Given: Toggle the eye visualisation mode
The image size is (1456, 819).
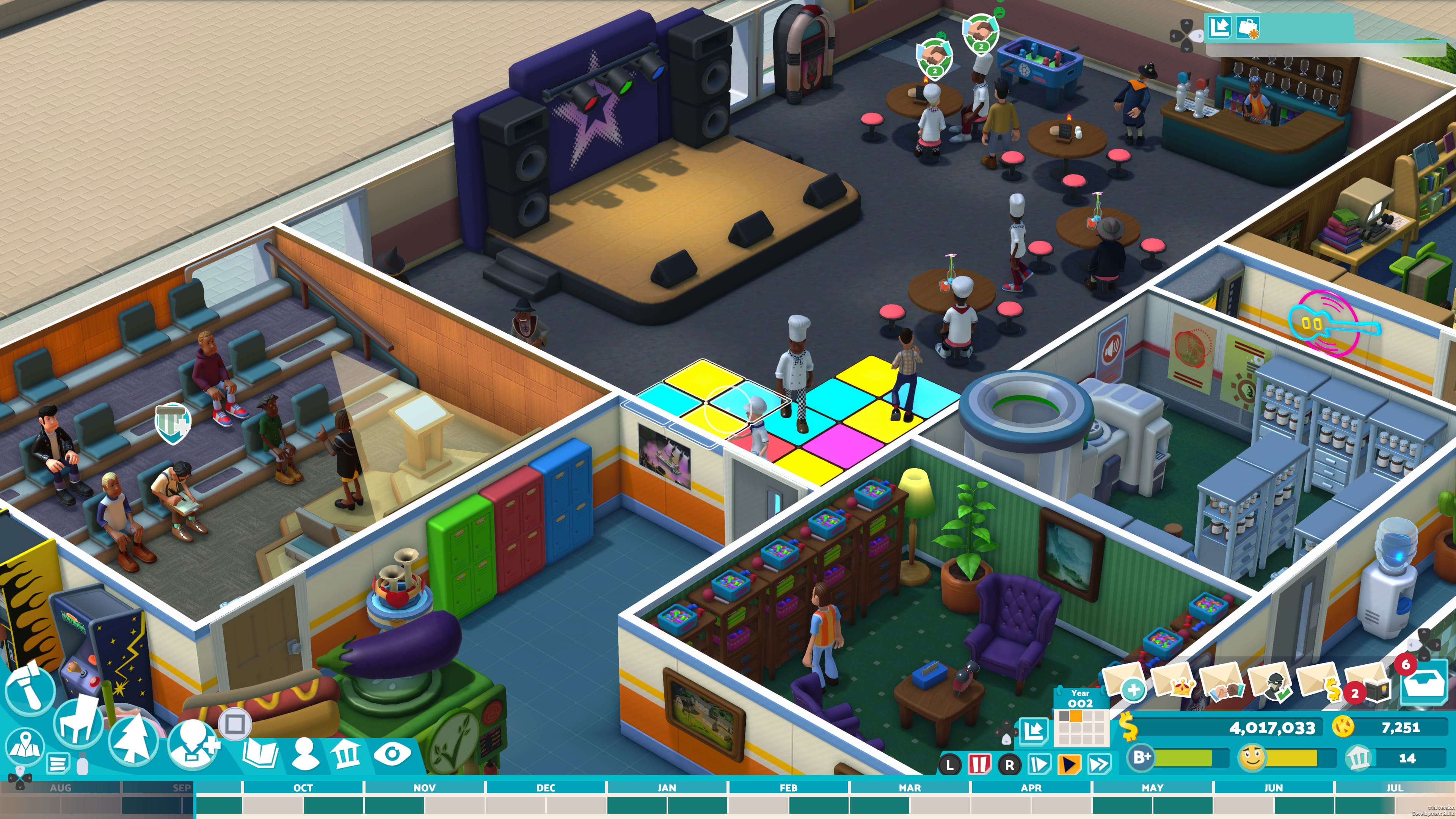Looking at the screenshot, I should (x=392, y=754).
